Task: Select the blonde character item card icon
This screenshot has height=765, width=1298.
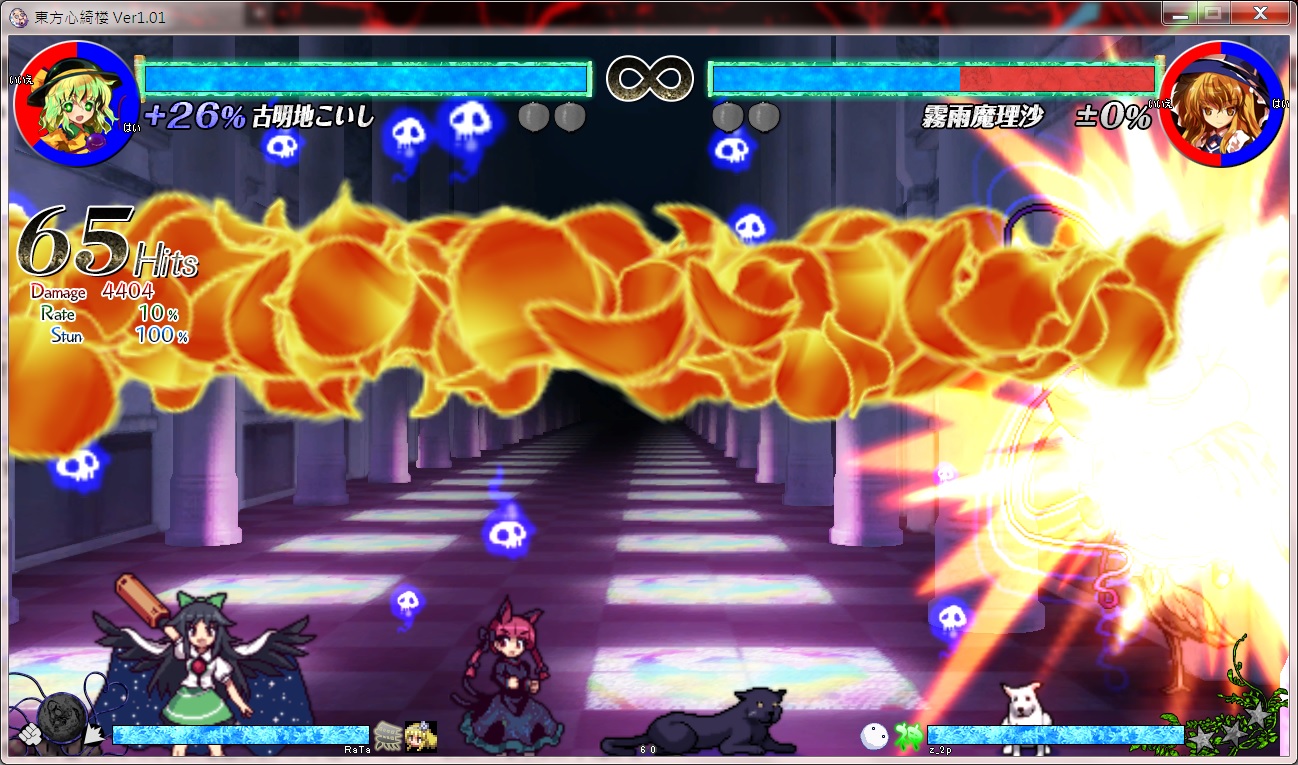Action: point(420,736)
